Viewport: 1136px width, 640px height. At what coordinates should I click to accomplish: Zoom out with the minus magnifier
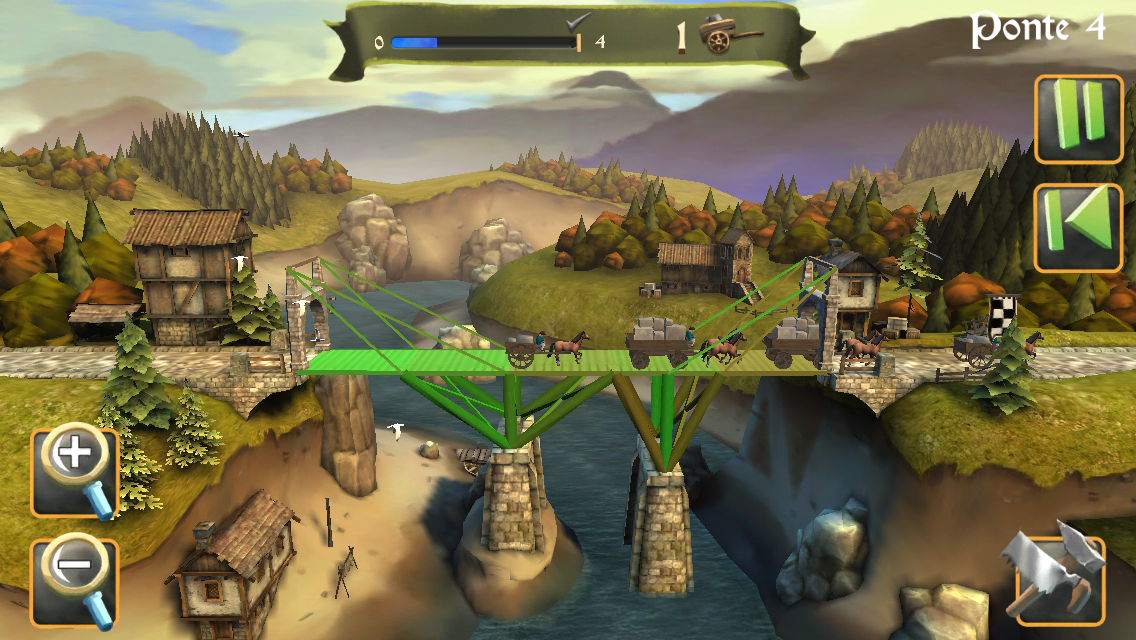[76, 582]
